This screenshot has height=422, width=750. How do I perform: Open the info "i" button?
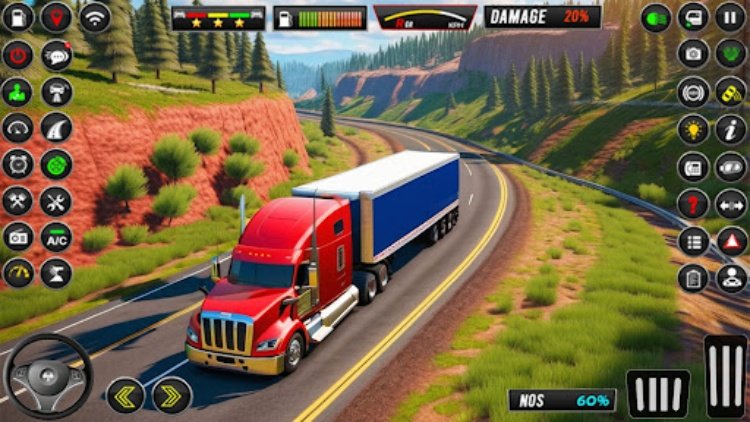tap(730, 128)
